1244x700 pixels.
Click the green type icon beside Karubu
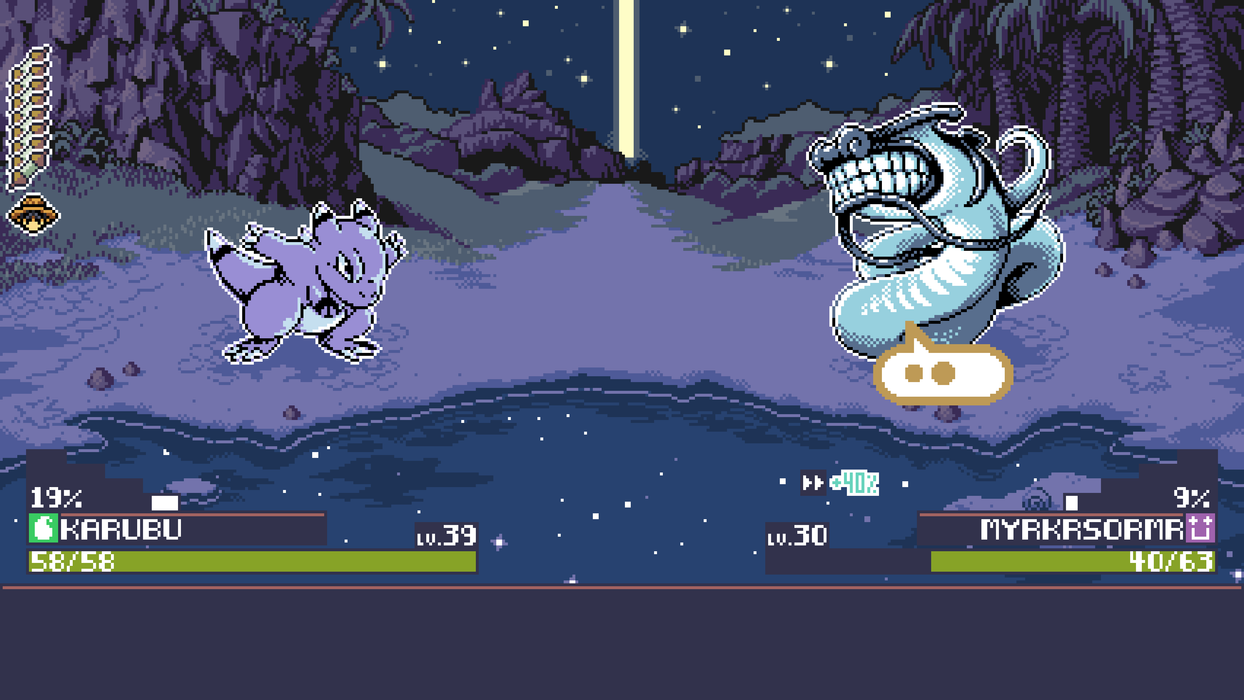[43, 529]
